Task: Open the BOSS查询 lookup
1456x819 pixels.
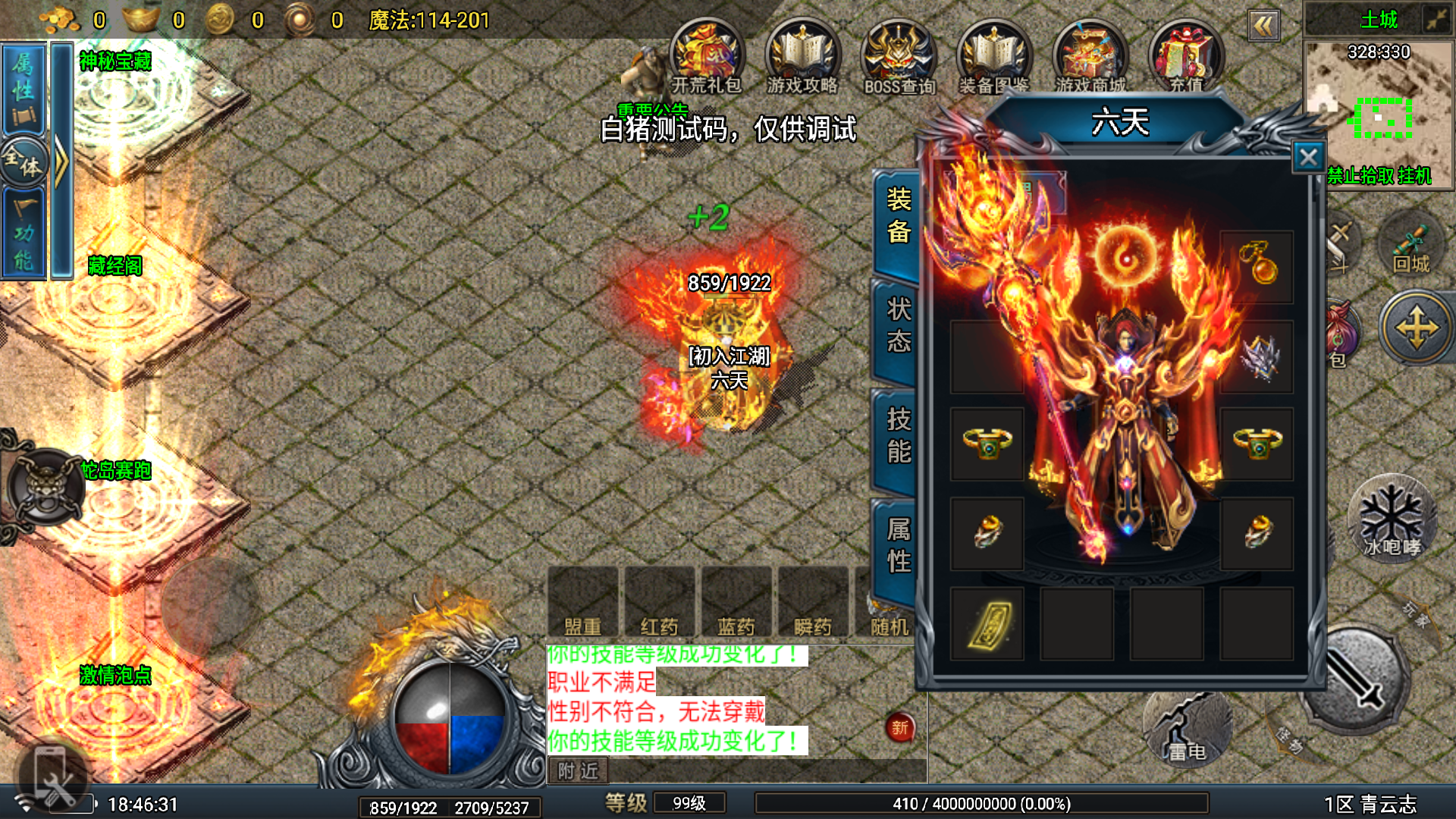Action: click(x=899, y=58)
